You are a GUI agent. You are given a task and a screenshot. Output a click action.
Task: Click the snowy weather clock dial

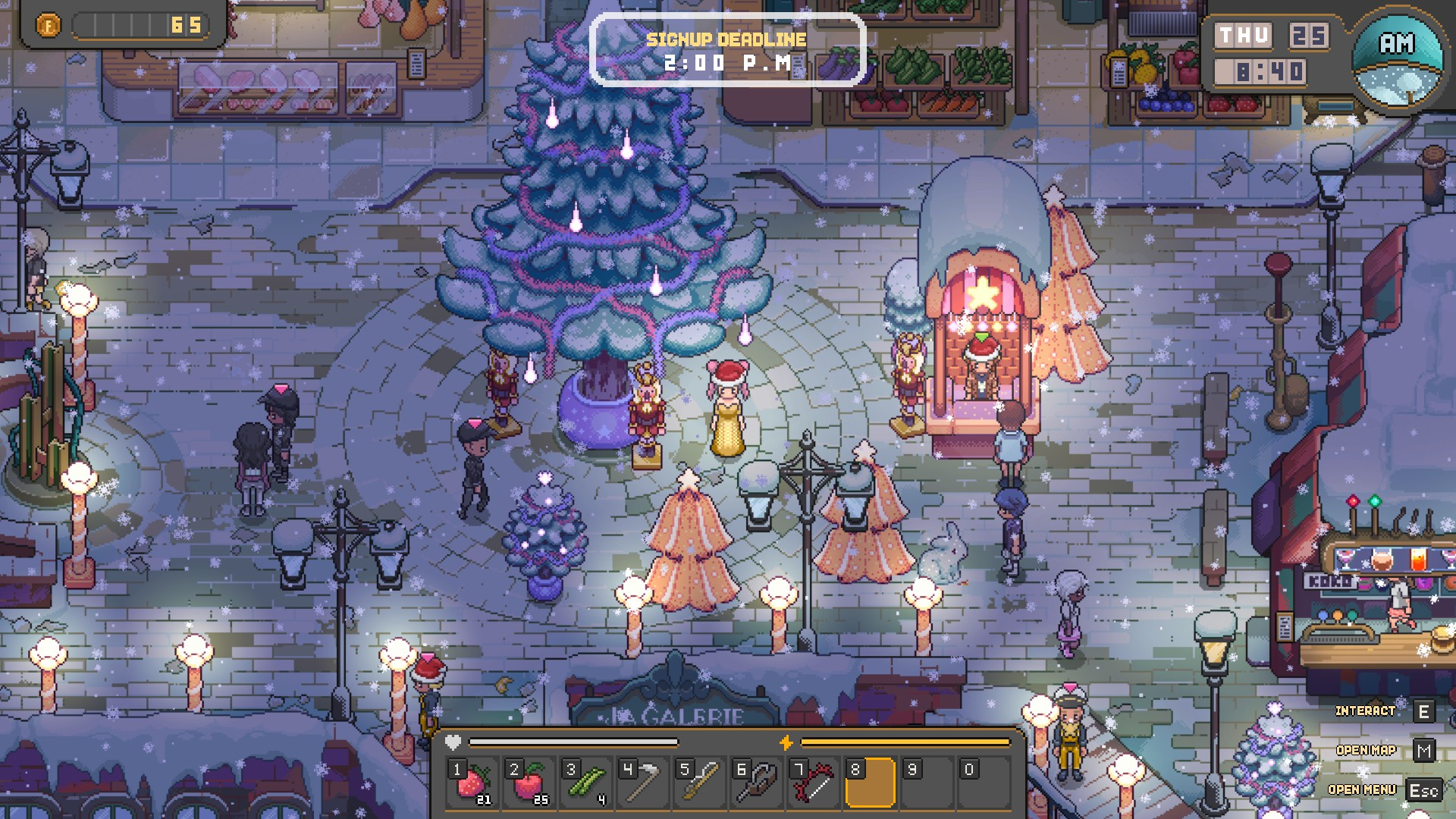point(1398,60)
